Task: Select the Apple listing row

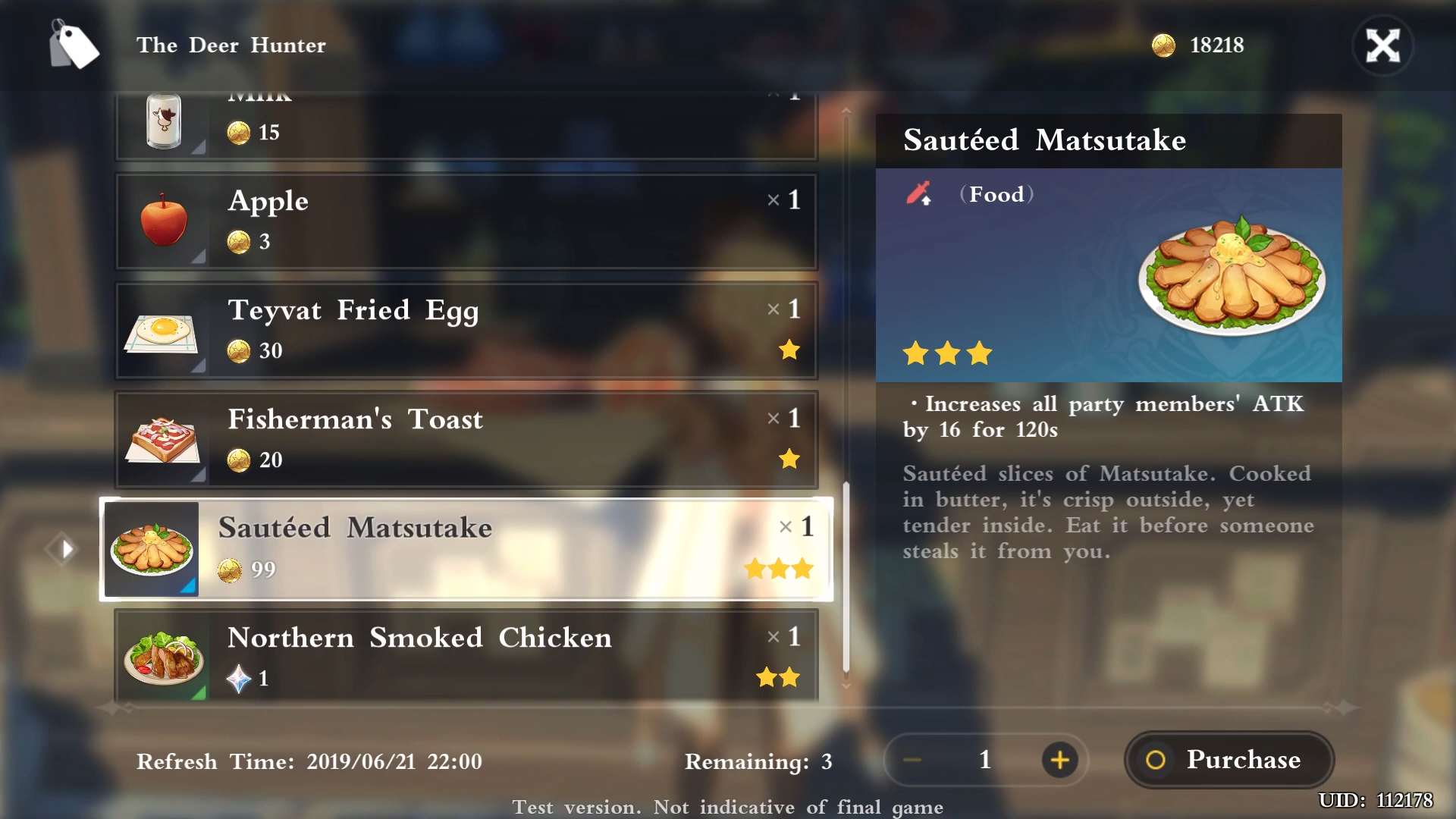Action: [466, 221]
